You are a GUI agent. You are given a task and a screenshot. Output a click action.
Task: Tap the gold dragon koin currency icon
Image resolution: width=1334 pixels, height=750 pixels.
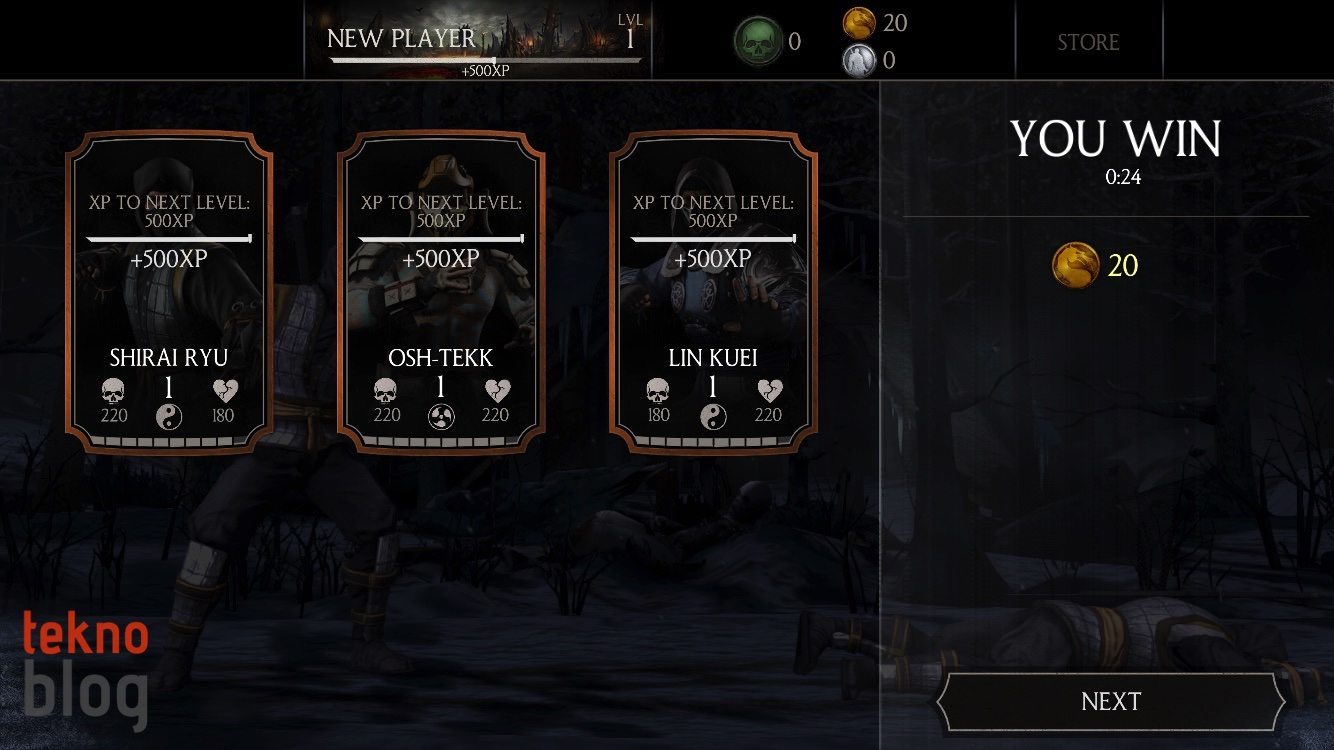(x=859, y=22)
